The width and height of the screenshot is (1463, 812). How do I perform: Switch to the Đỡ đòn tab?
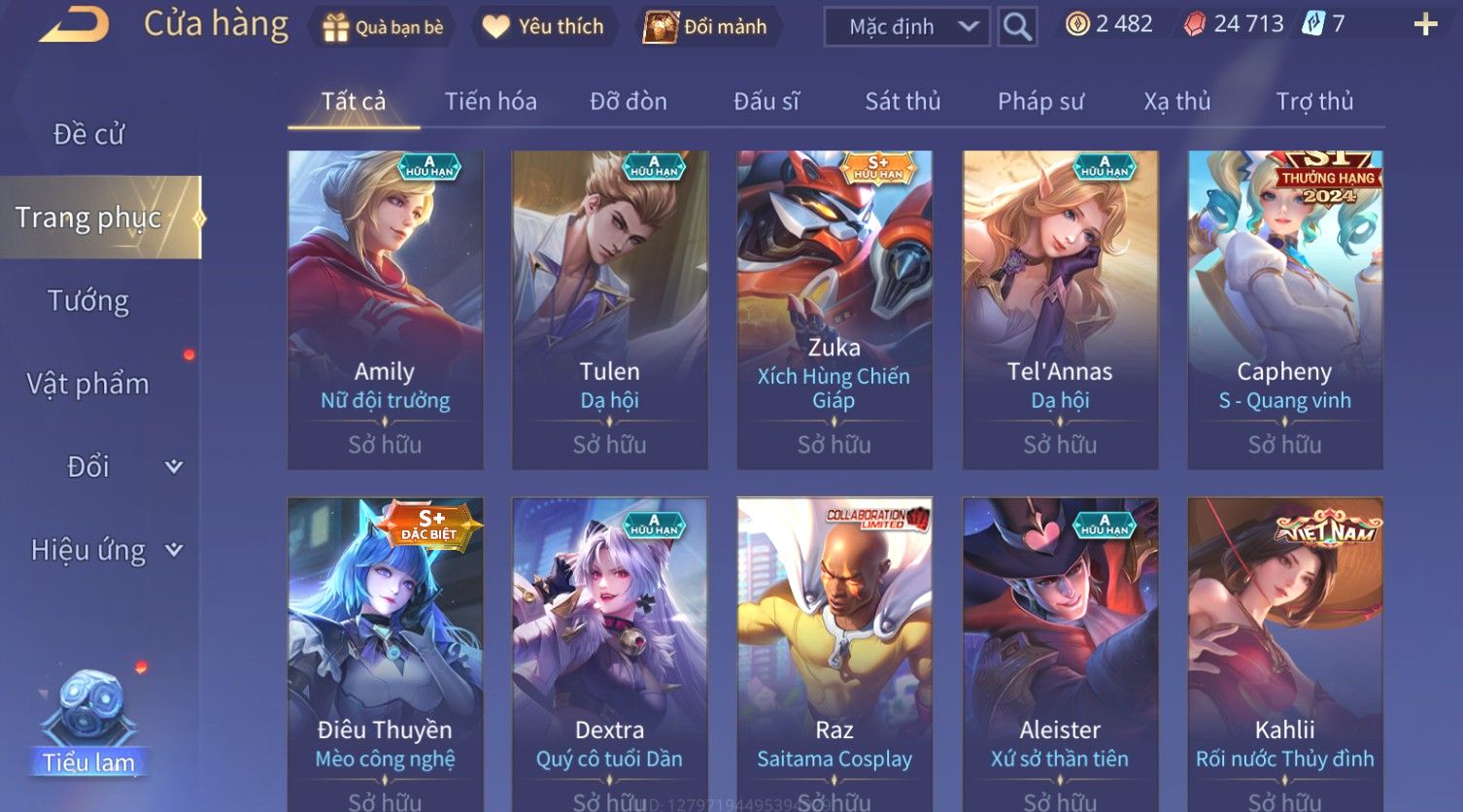click(629, 101)
